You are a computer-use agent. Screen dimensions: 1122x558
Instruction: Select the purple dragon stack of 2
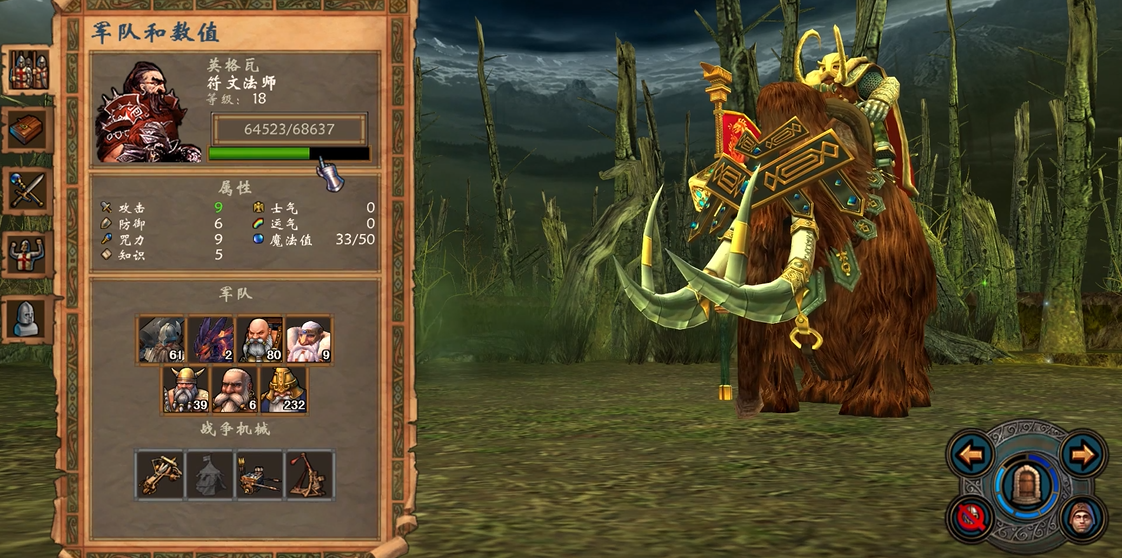tap(210, 340)
